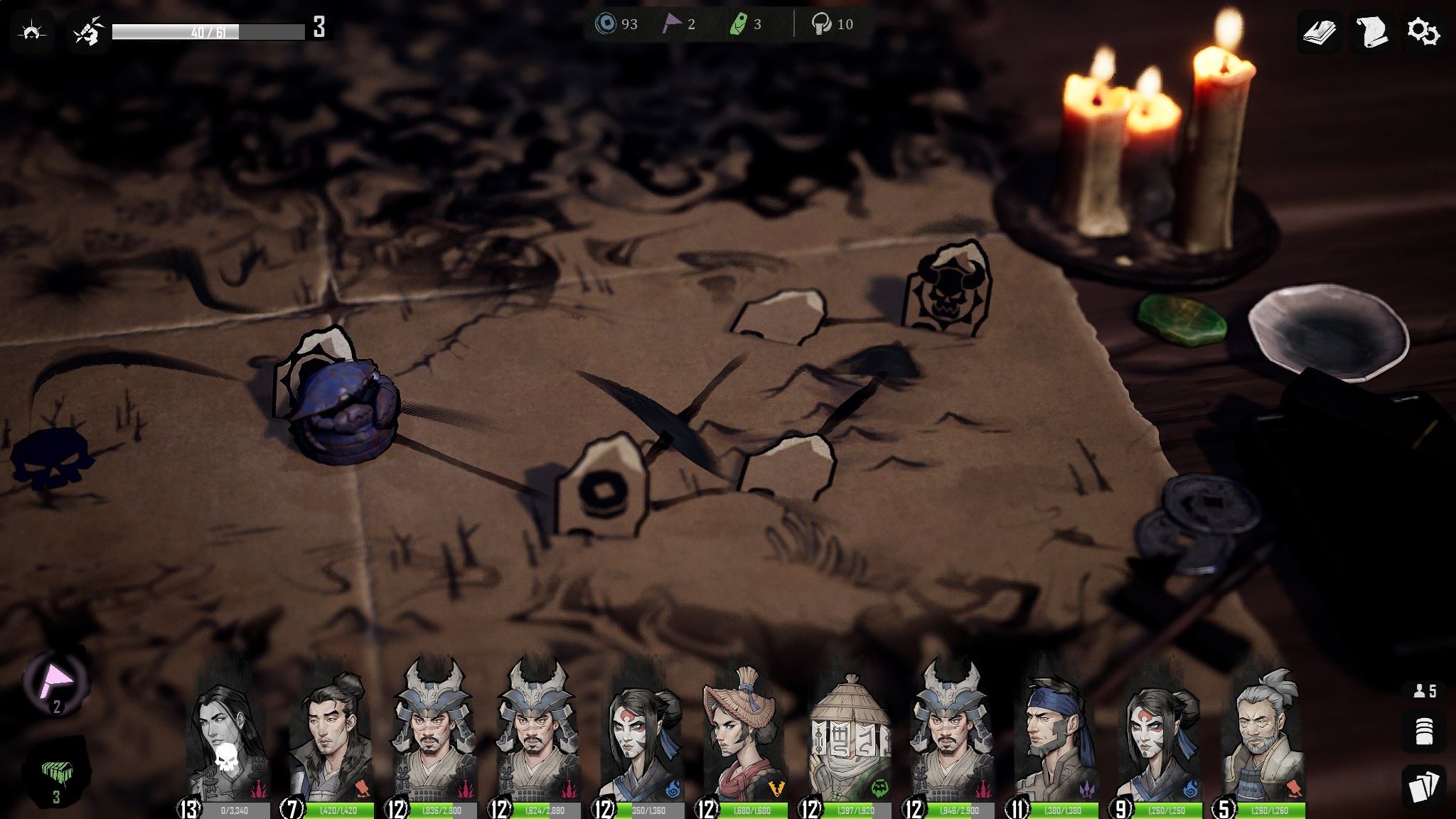Open the journal book icon
This screenshot has height=819, width=1456.
coord(1319,32)
